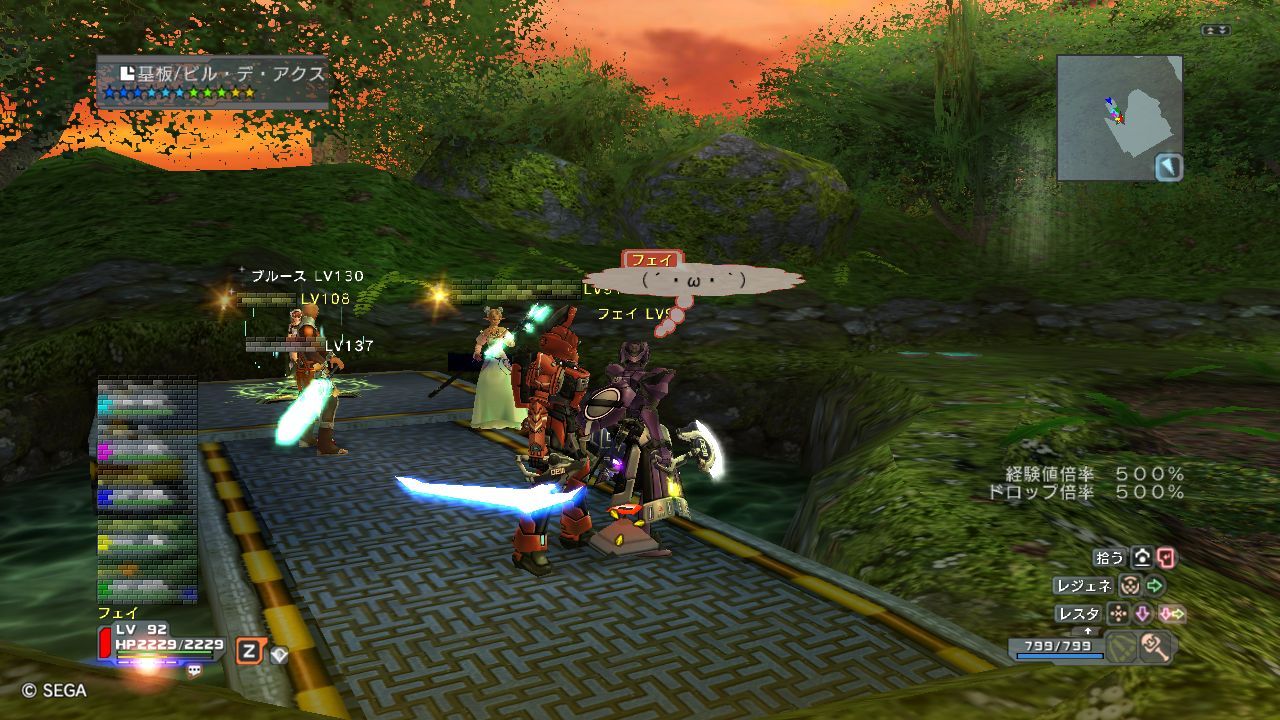
Task: Click the orange Z status icon
Action: (x=248, y=652)
